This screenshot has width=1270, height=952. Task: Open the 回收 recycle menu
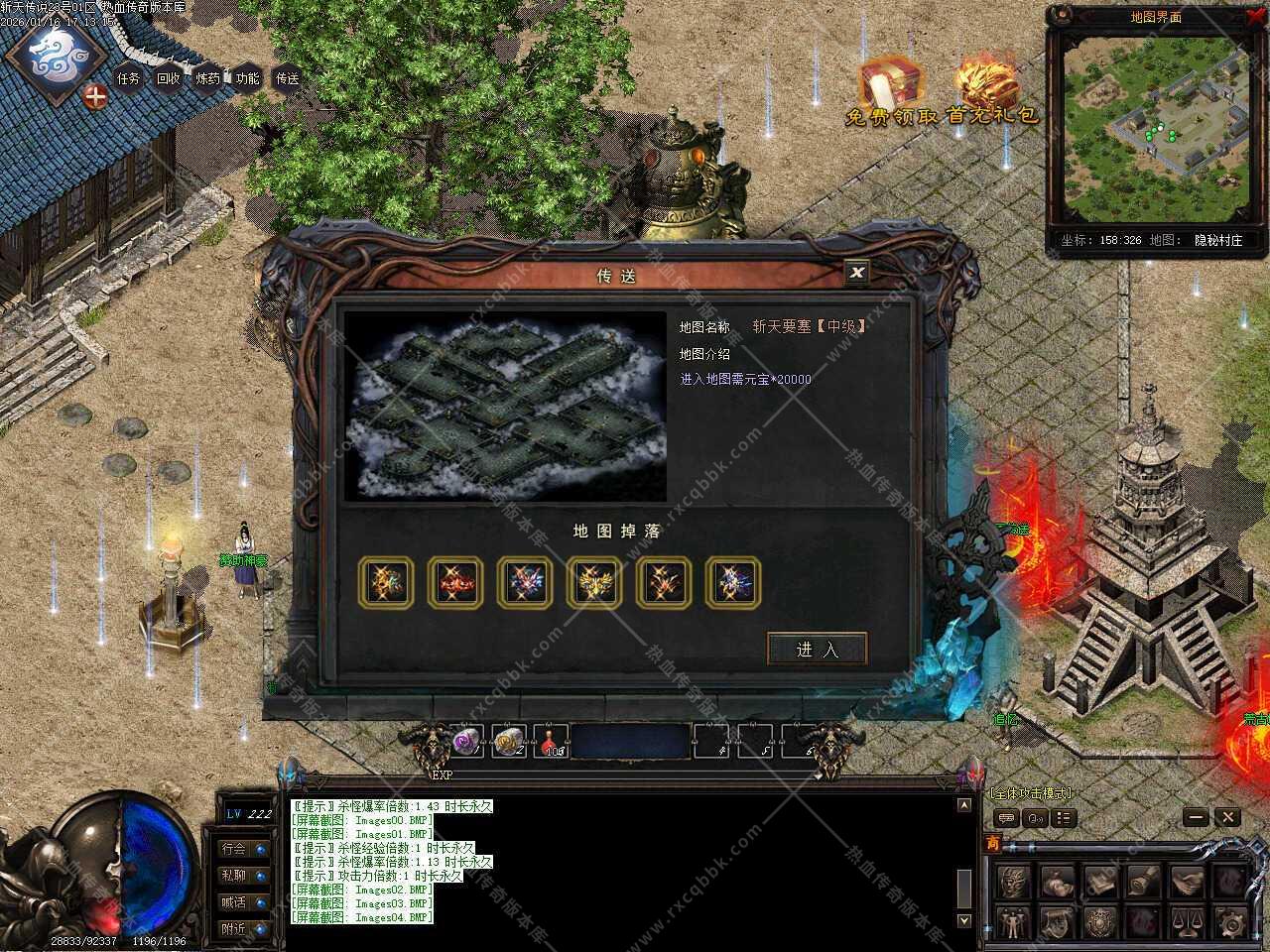[x=169, y=78]
